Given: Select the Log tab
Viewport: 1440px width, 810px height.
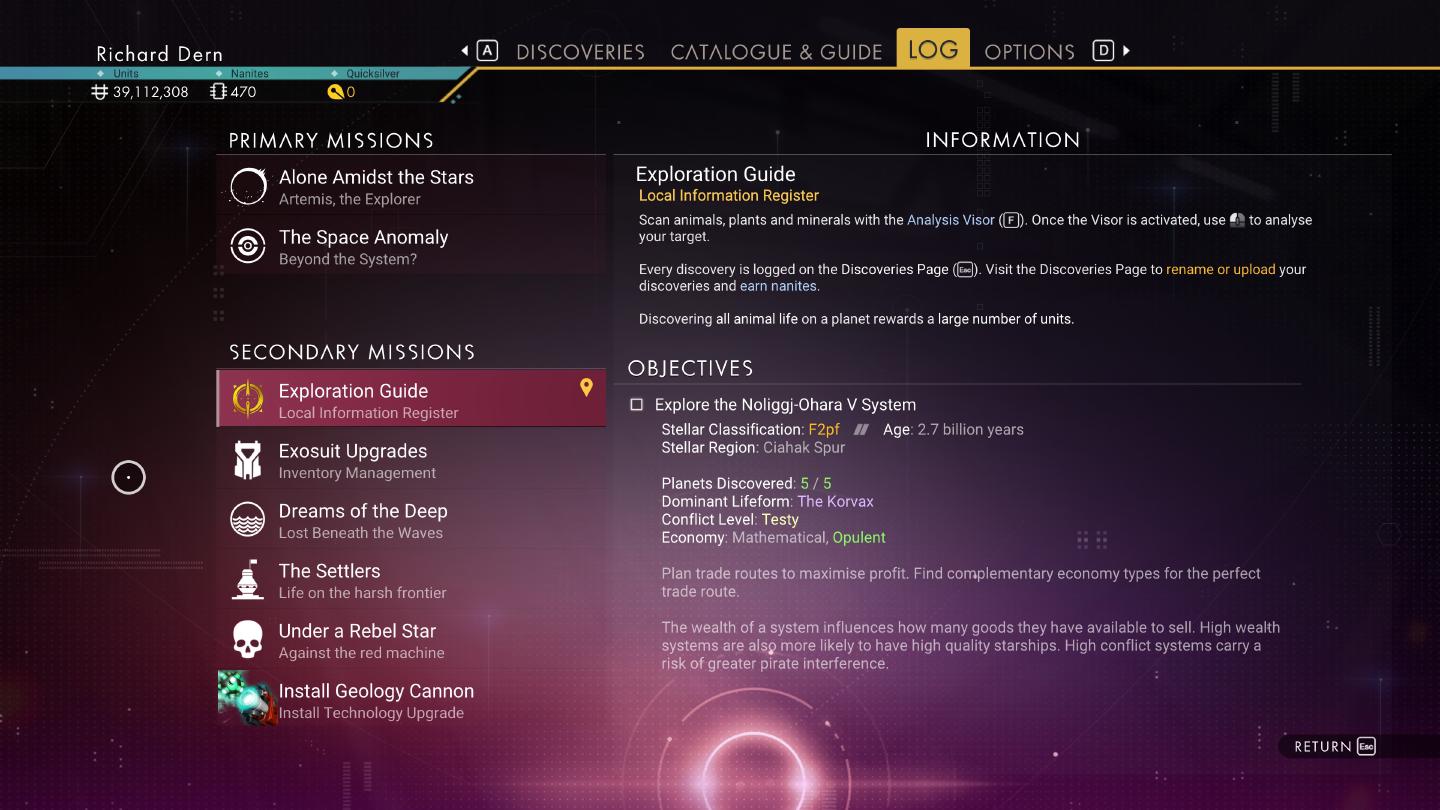Looking at the screenshot, I should (x=932, y=50).
